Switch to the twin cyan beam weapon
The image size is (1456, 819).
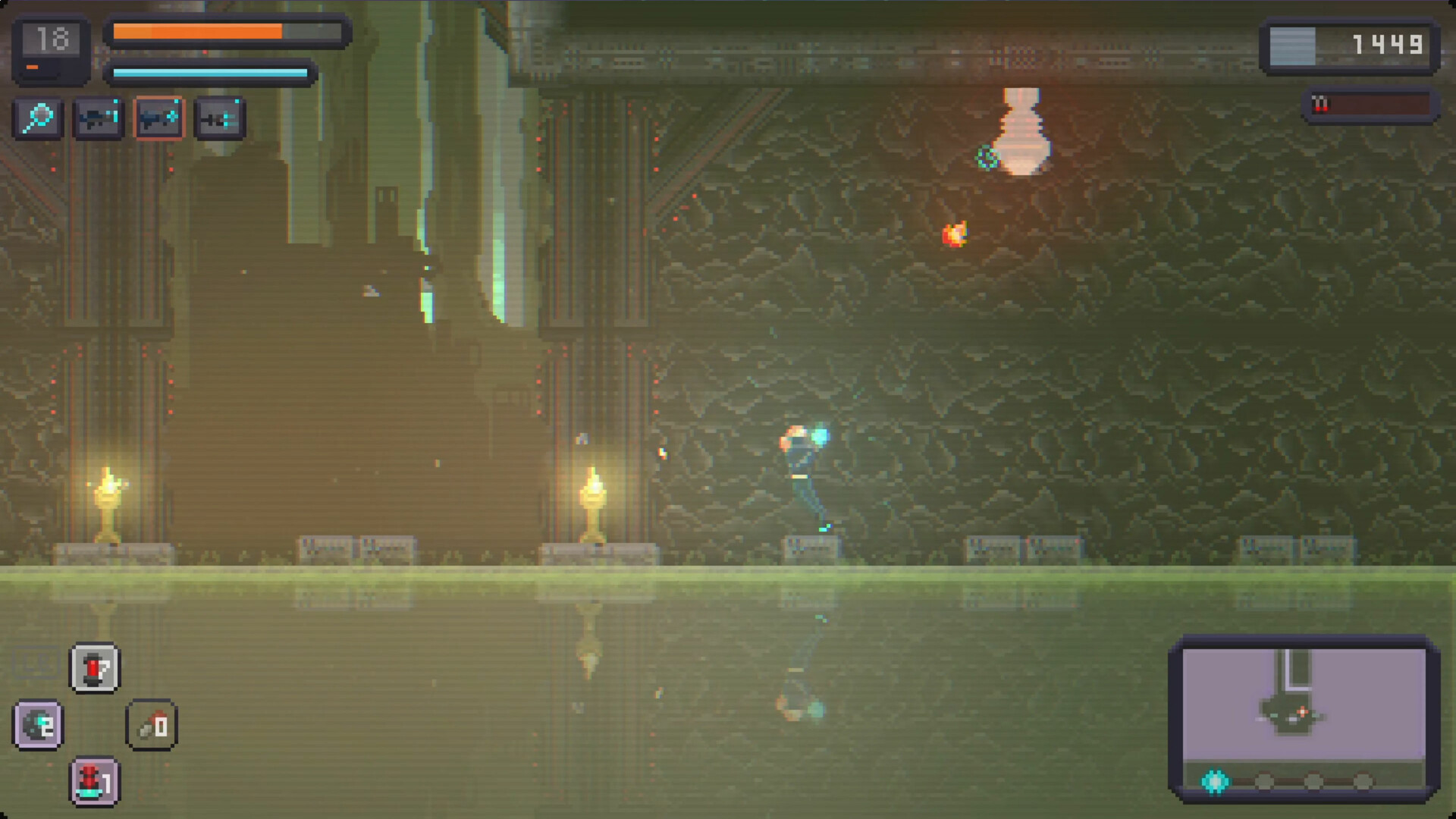[x=219, y=118]
